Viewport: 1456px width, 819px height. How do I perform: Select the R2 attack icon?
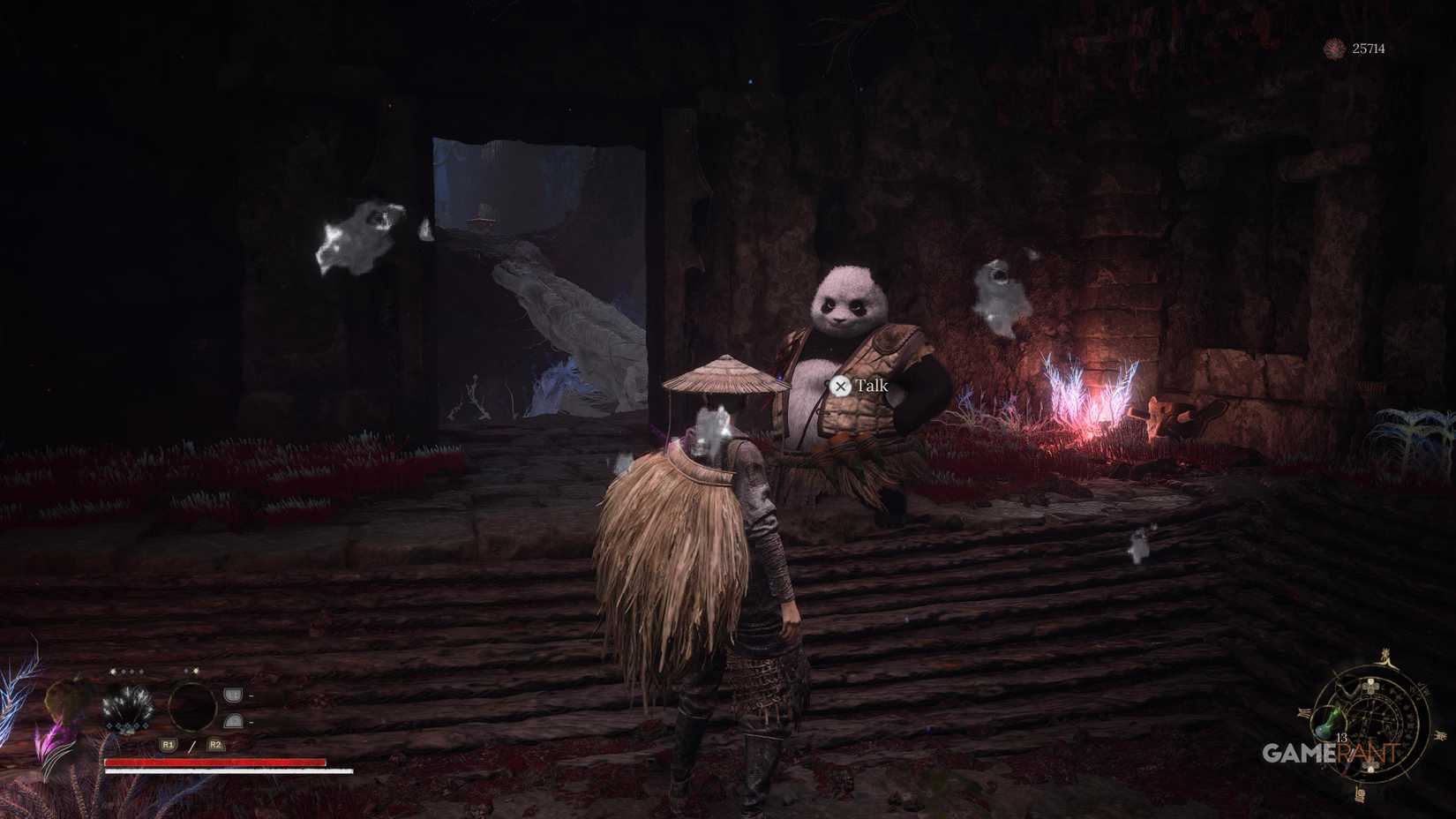[215, 746]
